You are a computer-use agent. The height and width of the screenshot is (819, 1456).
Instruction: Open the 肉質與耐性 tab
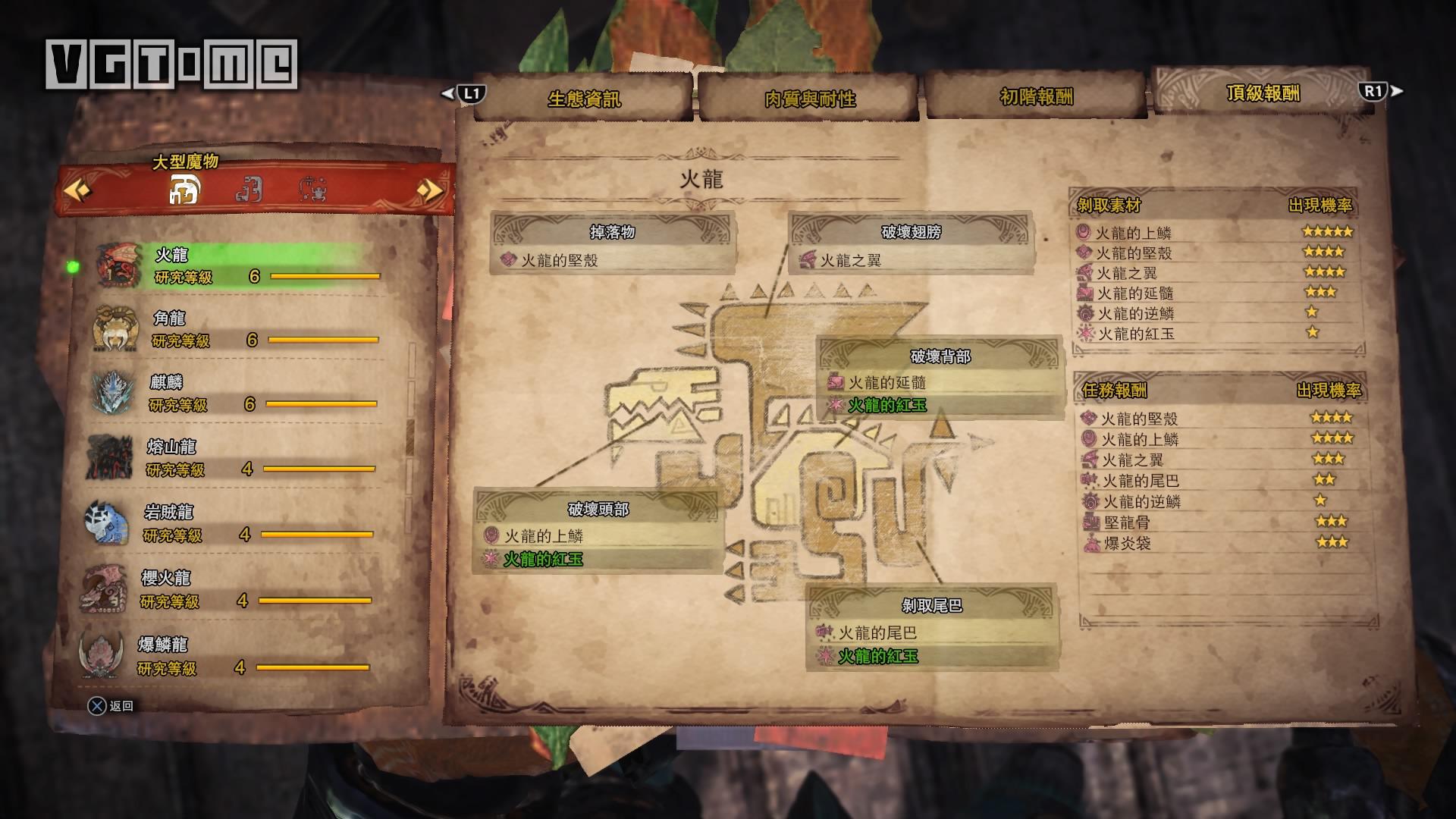coord(809,98)
